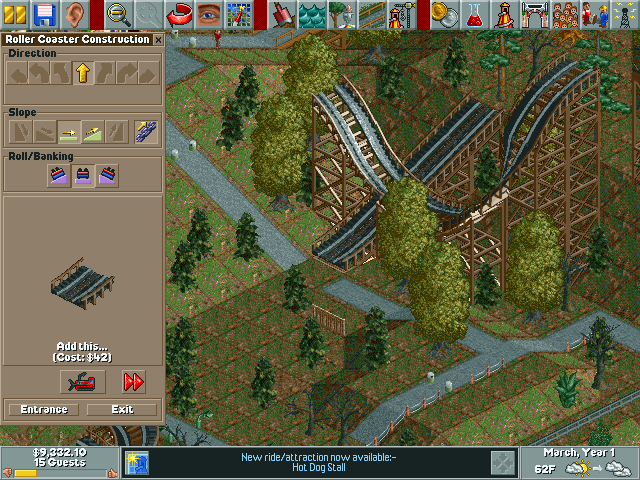Screen dimensions: 640x480
Task: Open the Hot Dog Stall news message
Action: (318, 462)
